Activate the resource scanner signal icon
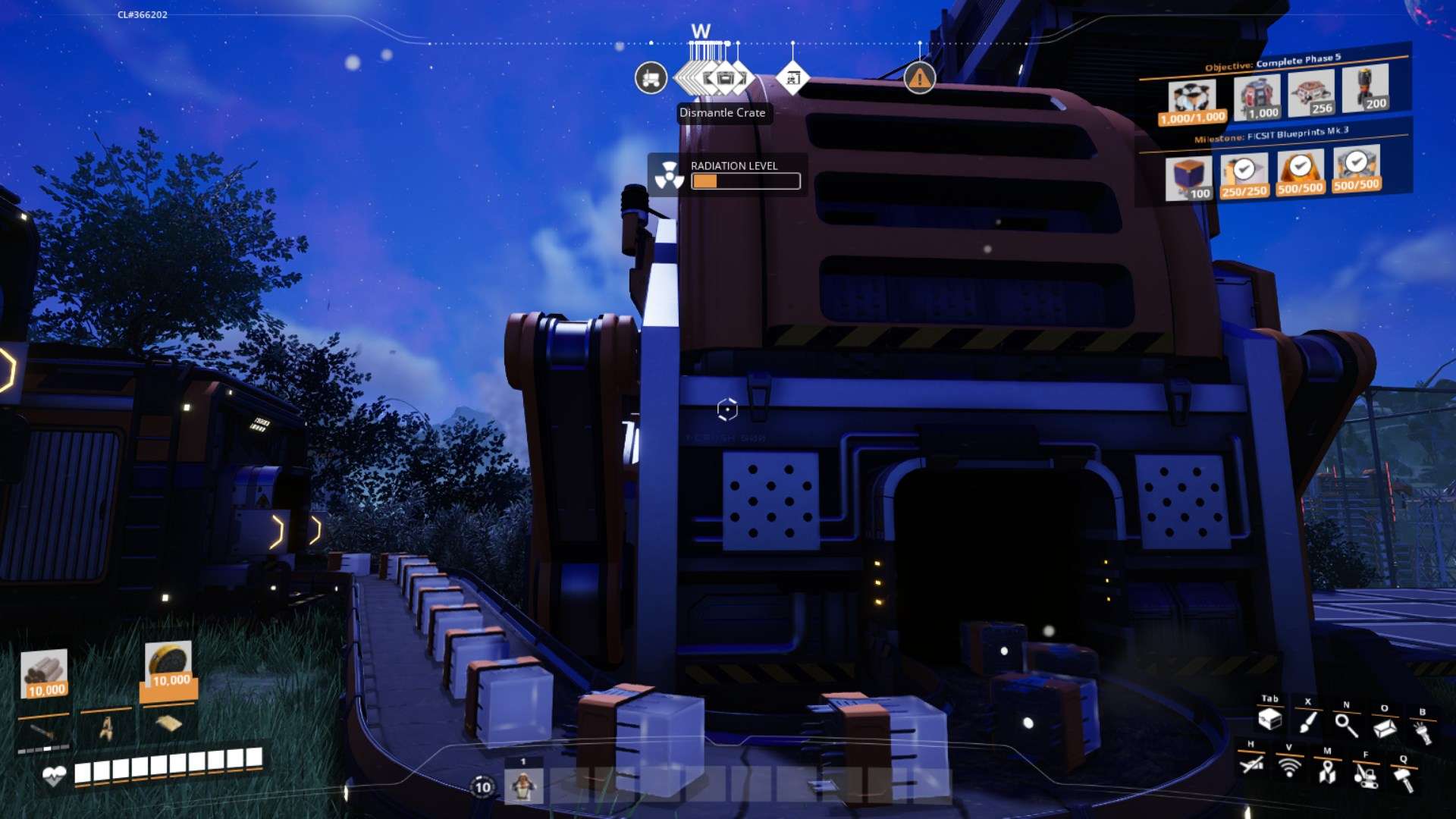The height and width of the screenshot is (819, 1456). [x=1289, y=767]
